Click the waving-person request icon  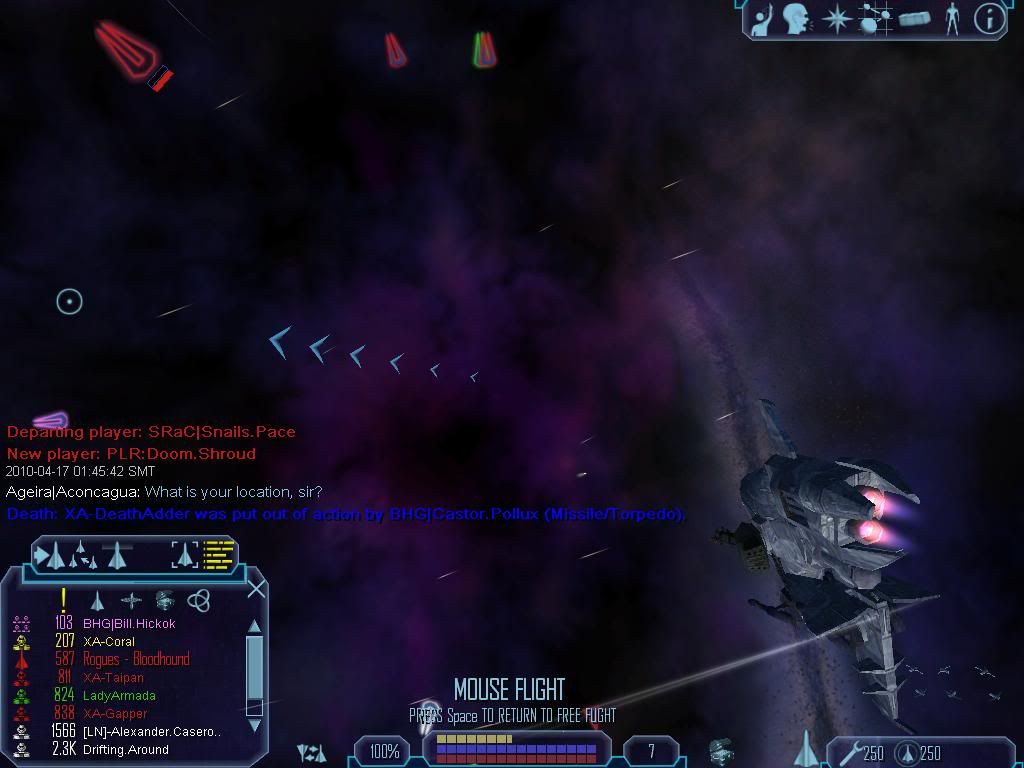click(x=762, y=19)
